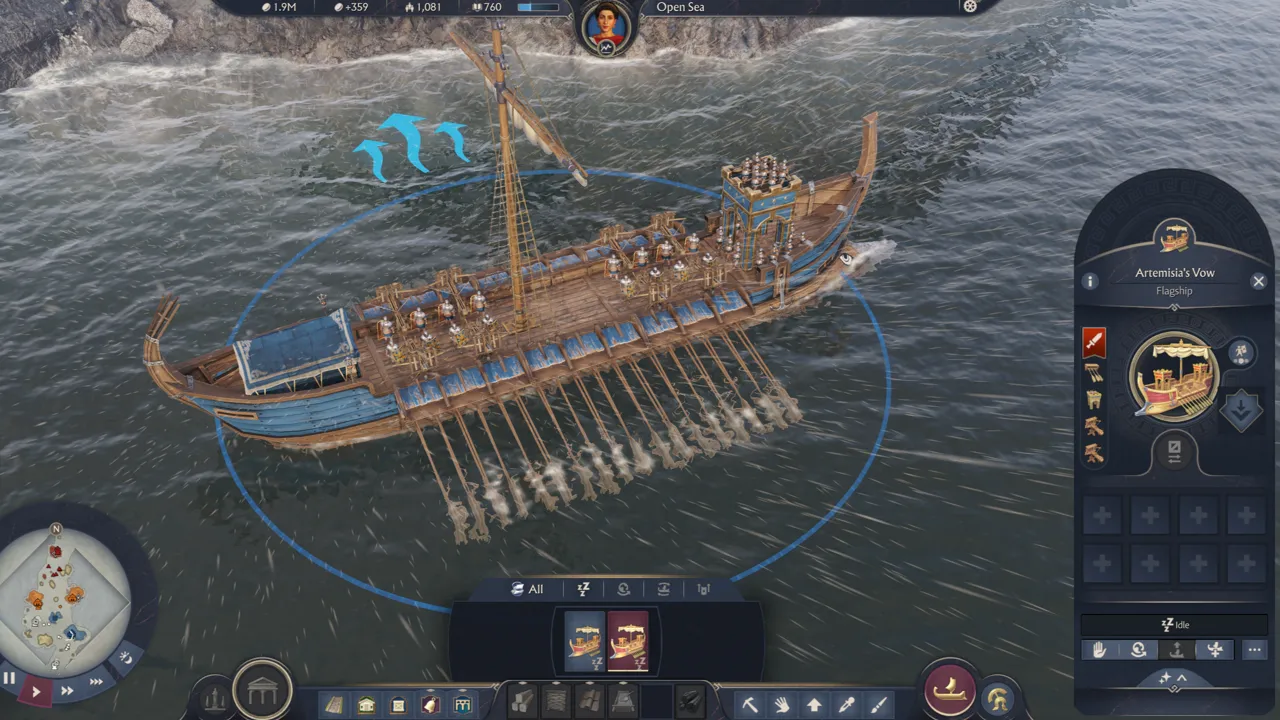Switch to double fast-forward speed
The image size is (1280, 720).
[x=67, y=691]
